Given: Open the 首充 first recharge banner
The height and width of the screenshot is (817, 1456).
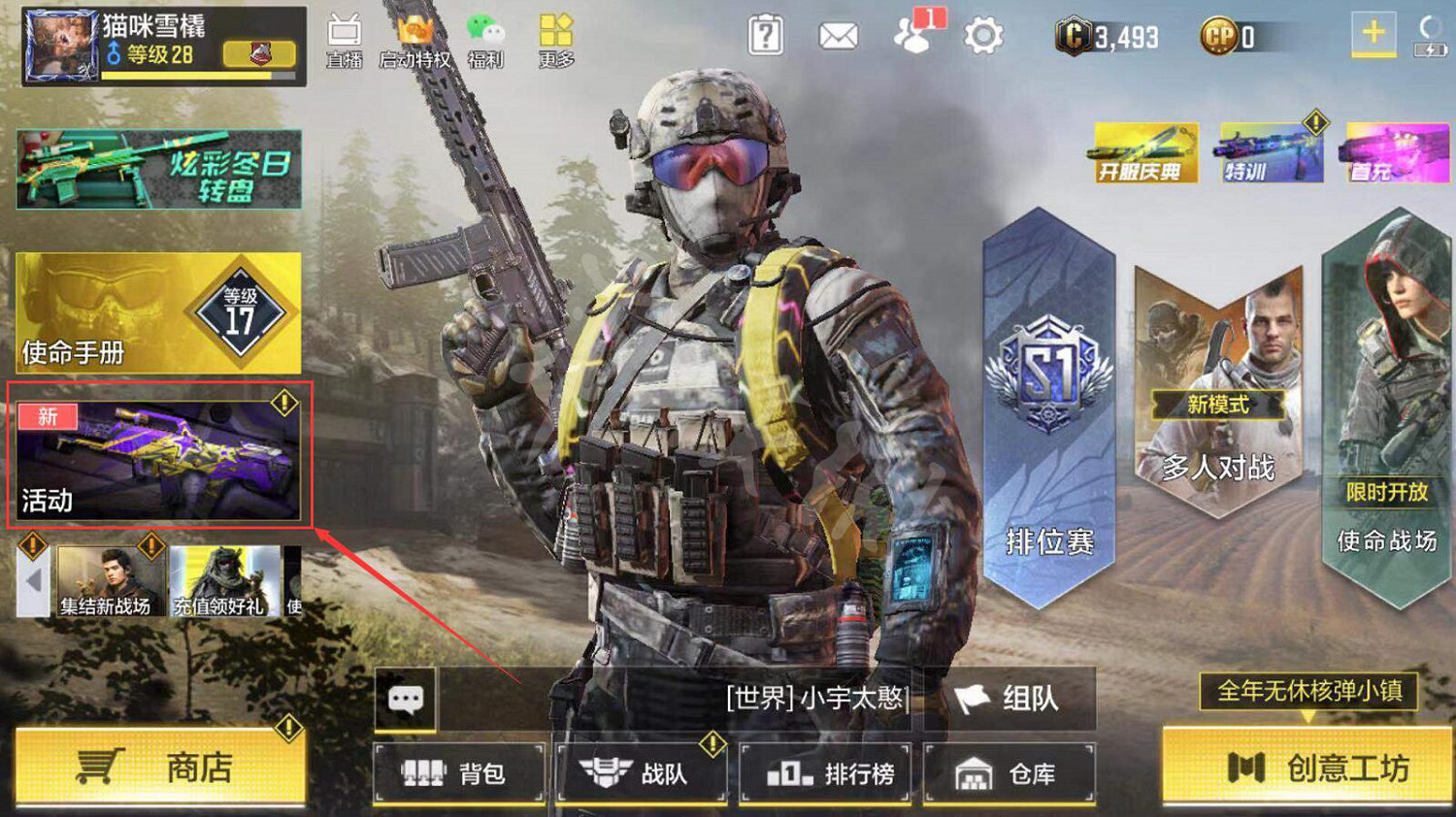Looking at the screenshot, I should click(1392, 152).
